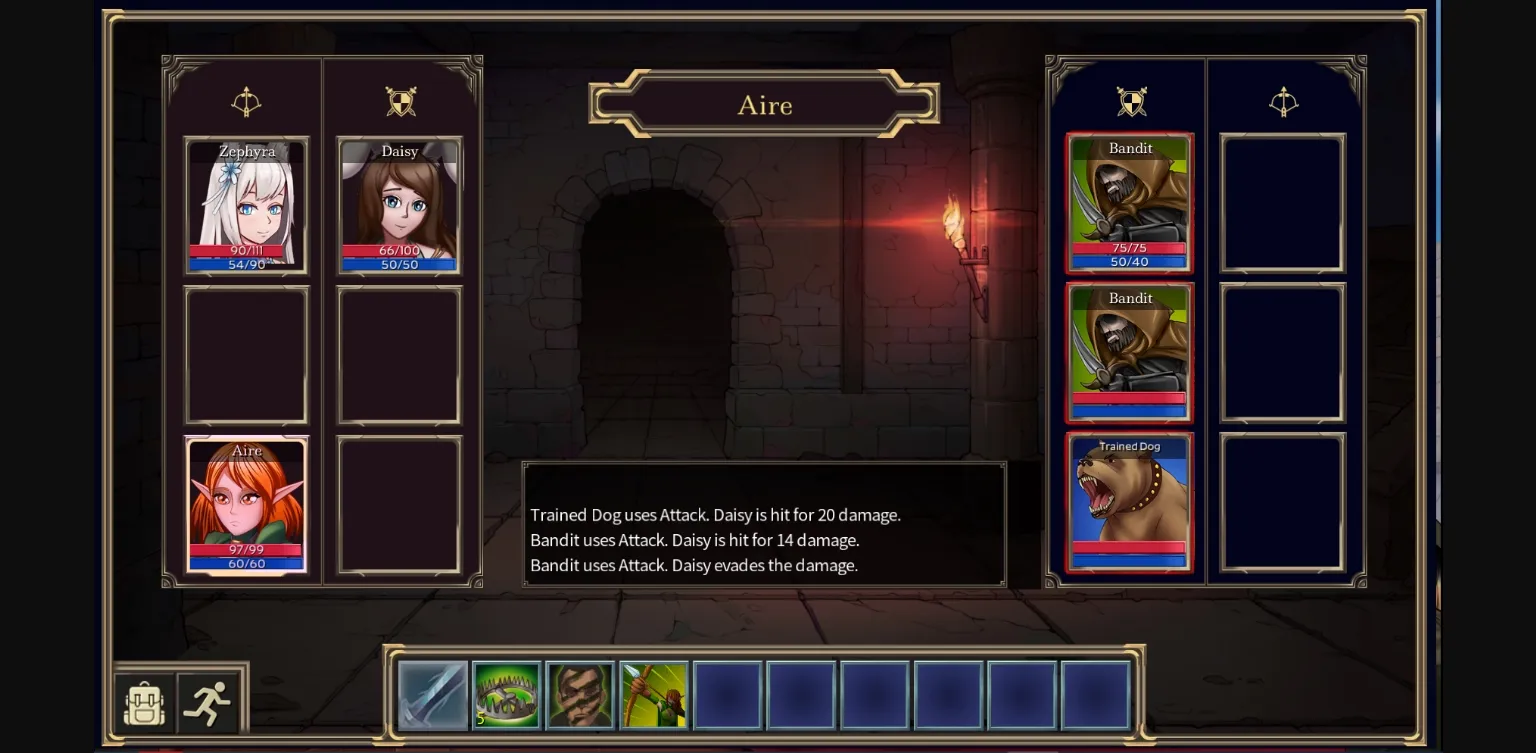Select Daisy's character portrait

(x=399, y=205)
